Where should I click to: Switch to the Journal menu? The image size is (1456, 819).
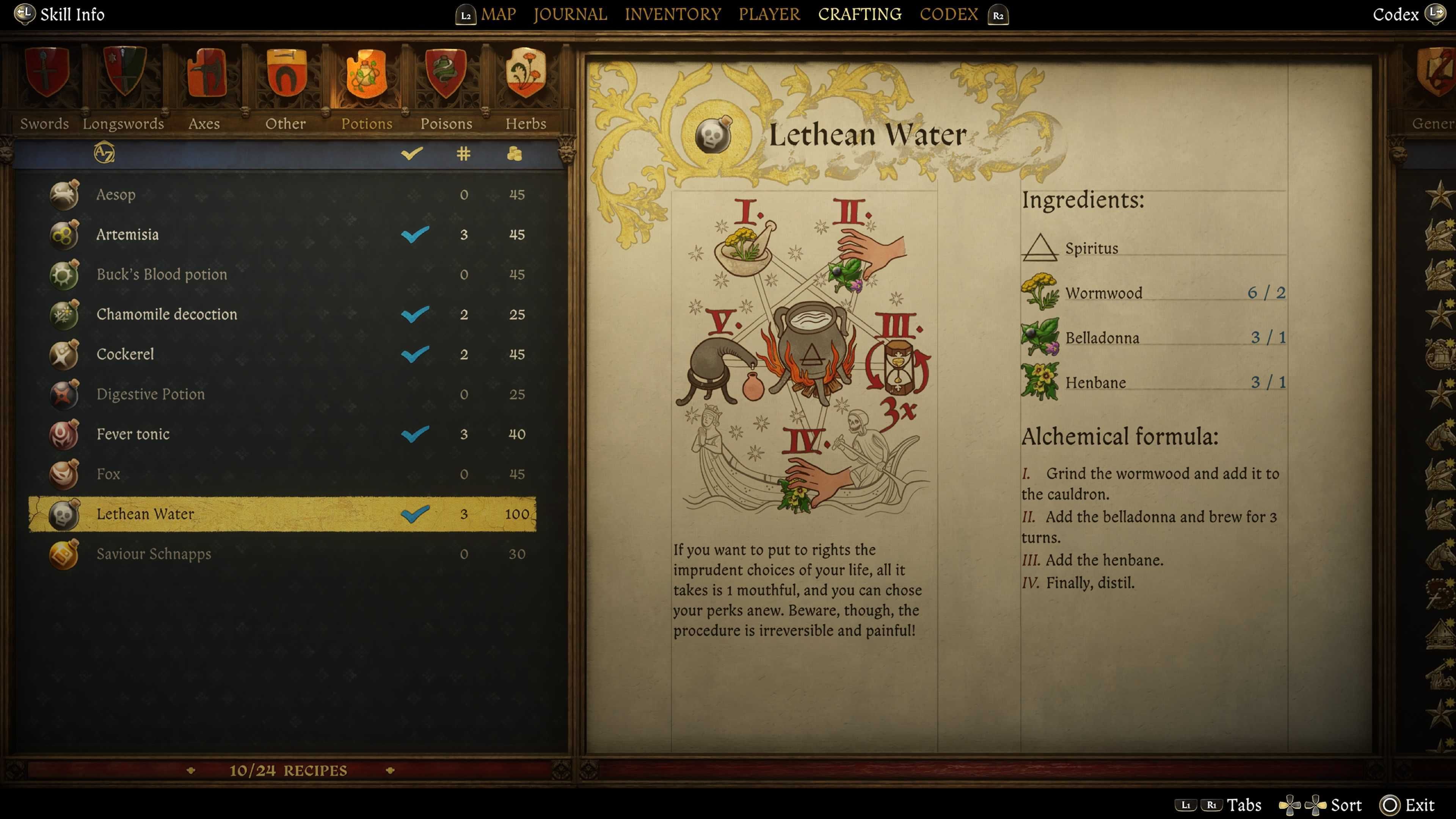click(570, 14)
